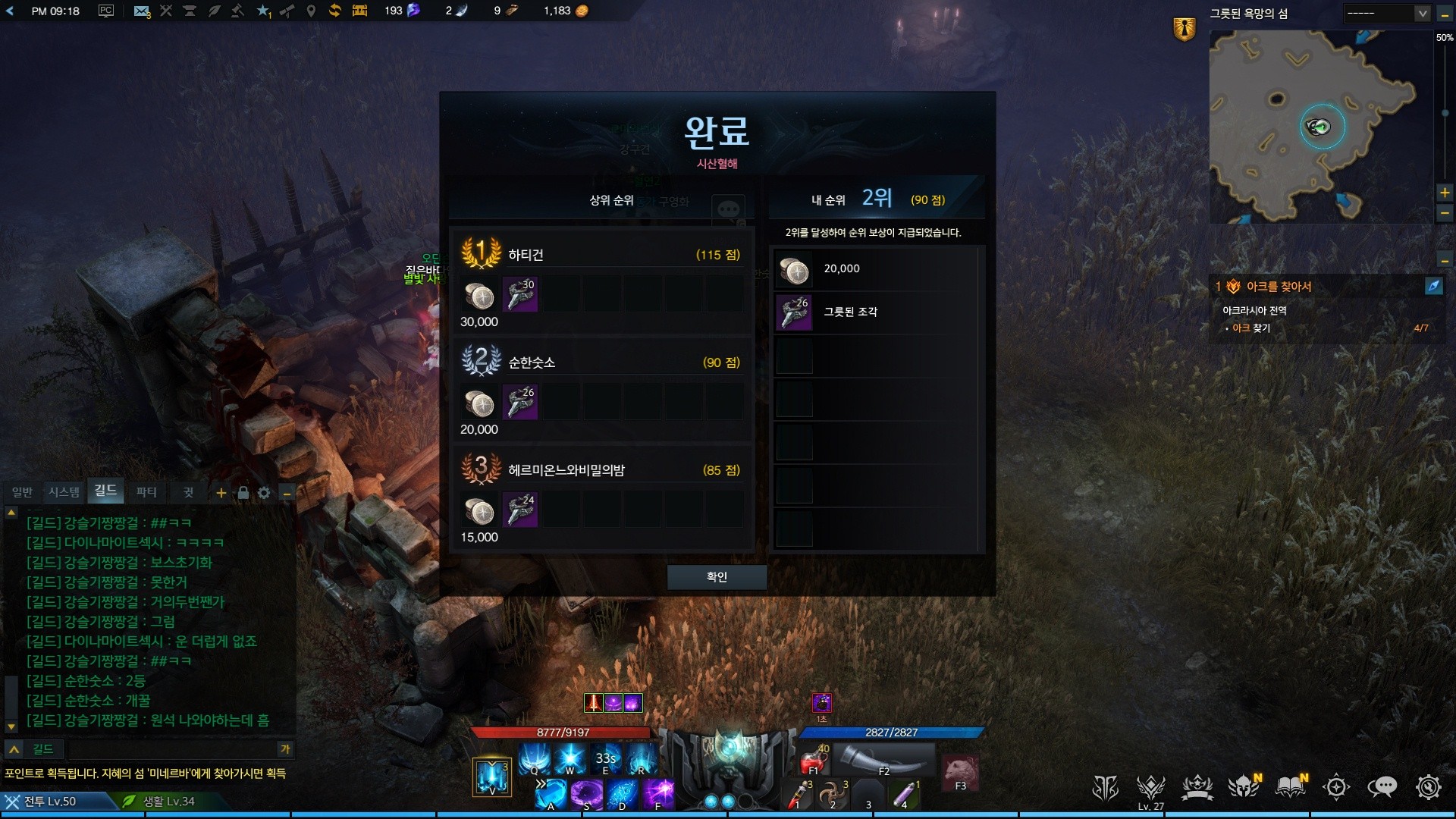
Task: Open chat settings gear icon
Action: click(x=264, y=493)
